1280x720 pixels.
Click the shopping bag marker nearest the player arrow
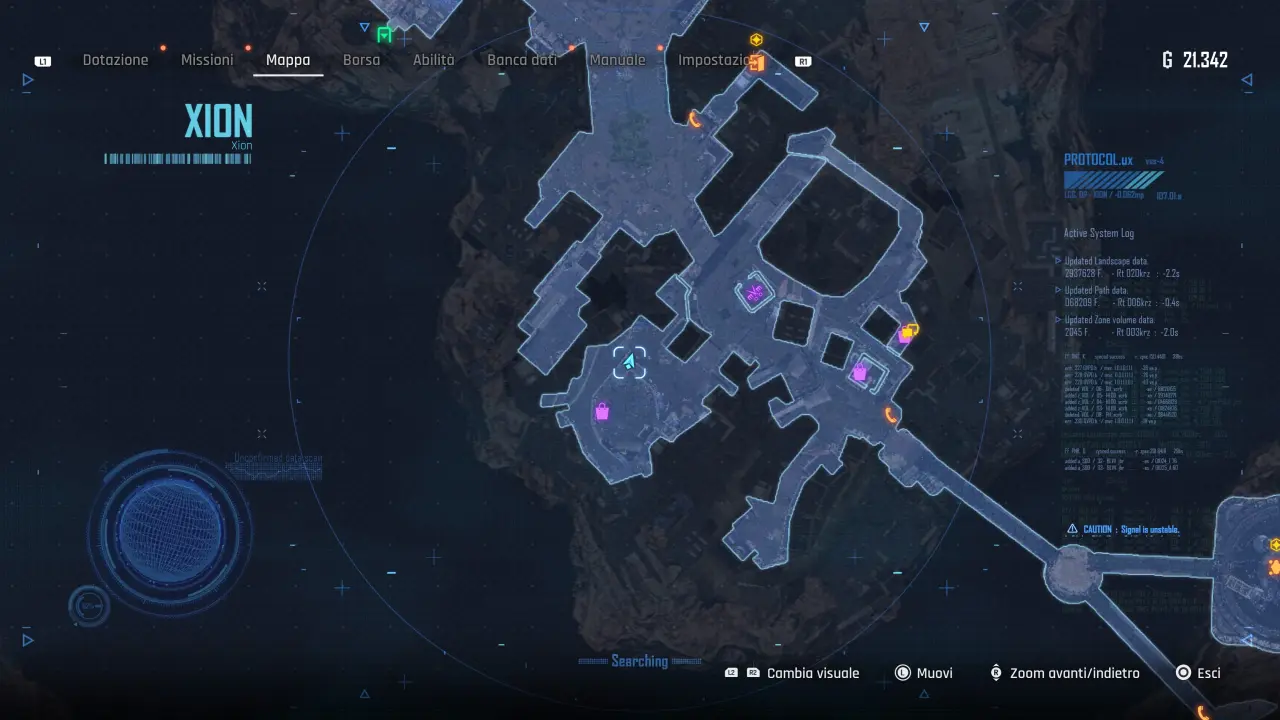pyautogui.click(x=602, y=411)
